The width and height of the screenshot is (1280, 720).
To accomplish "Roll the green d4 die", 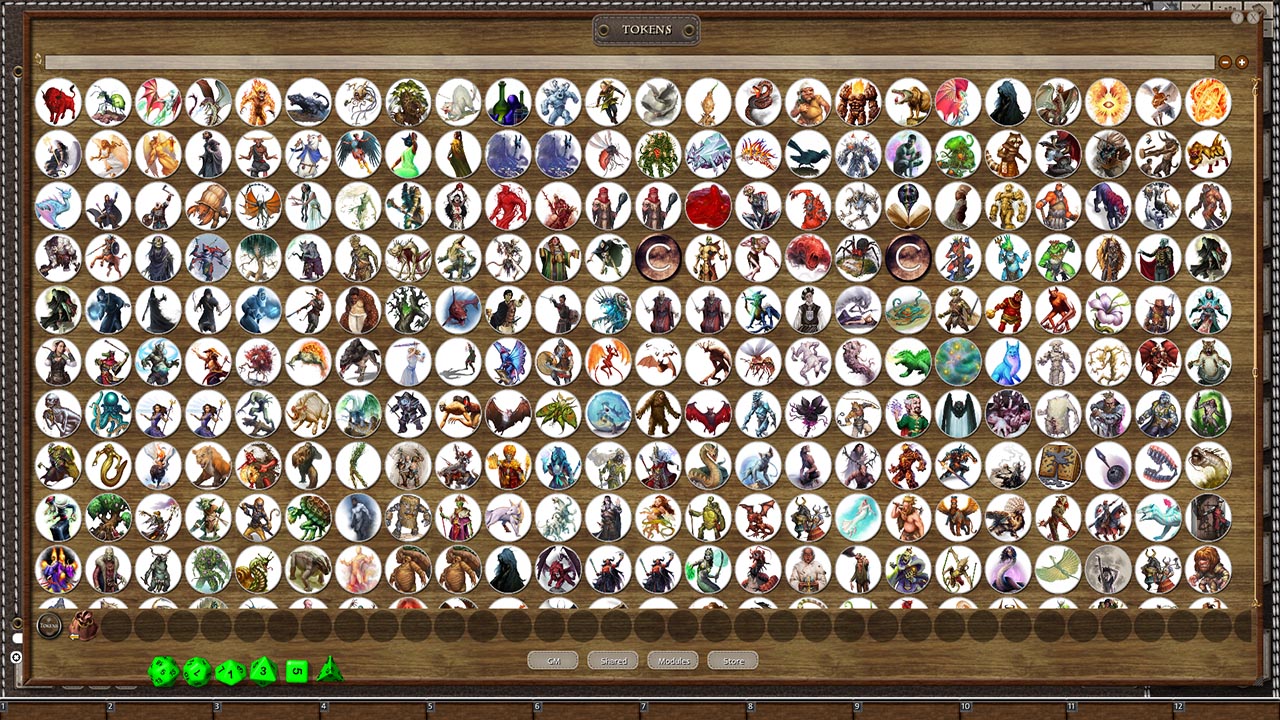I will [329, 671].
